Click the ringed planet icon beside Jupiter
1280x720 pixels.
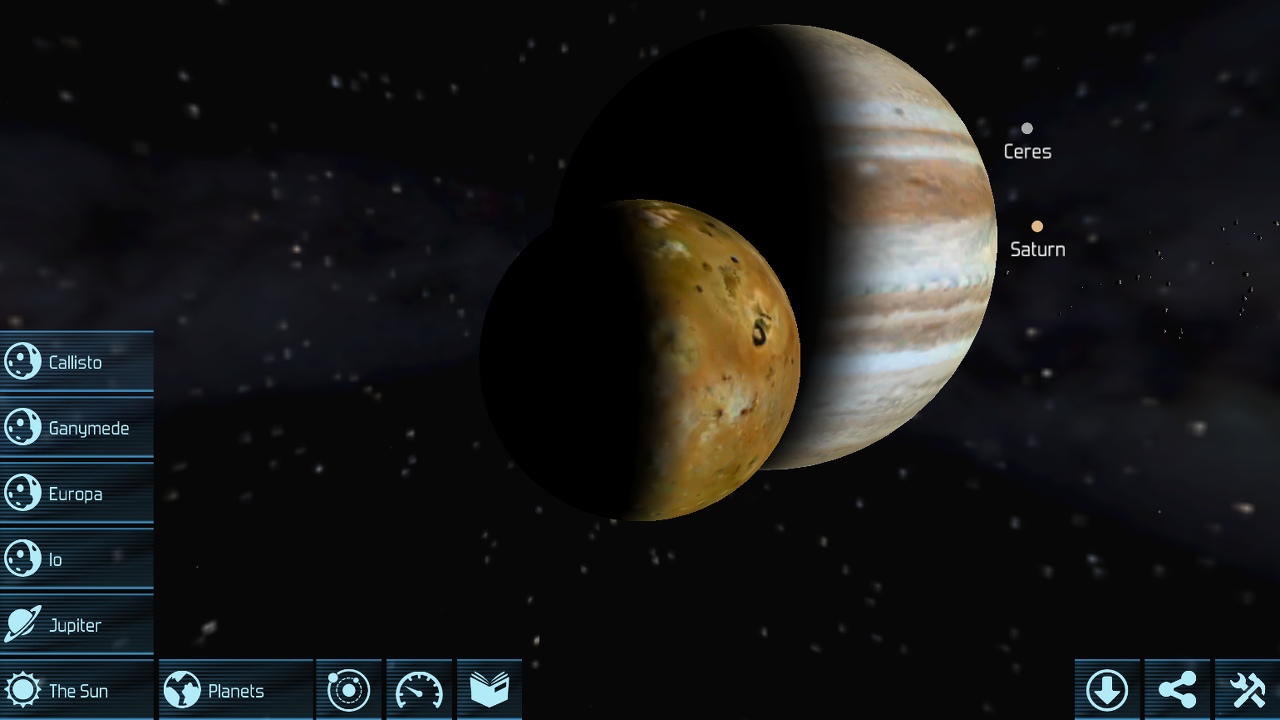pyautogui.click(x=21, y=625)
